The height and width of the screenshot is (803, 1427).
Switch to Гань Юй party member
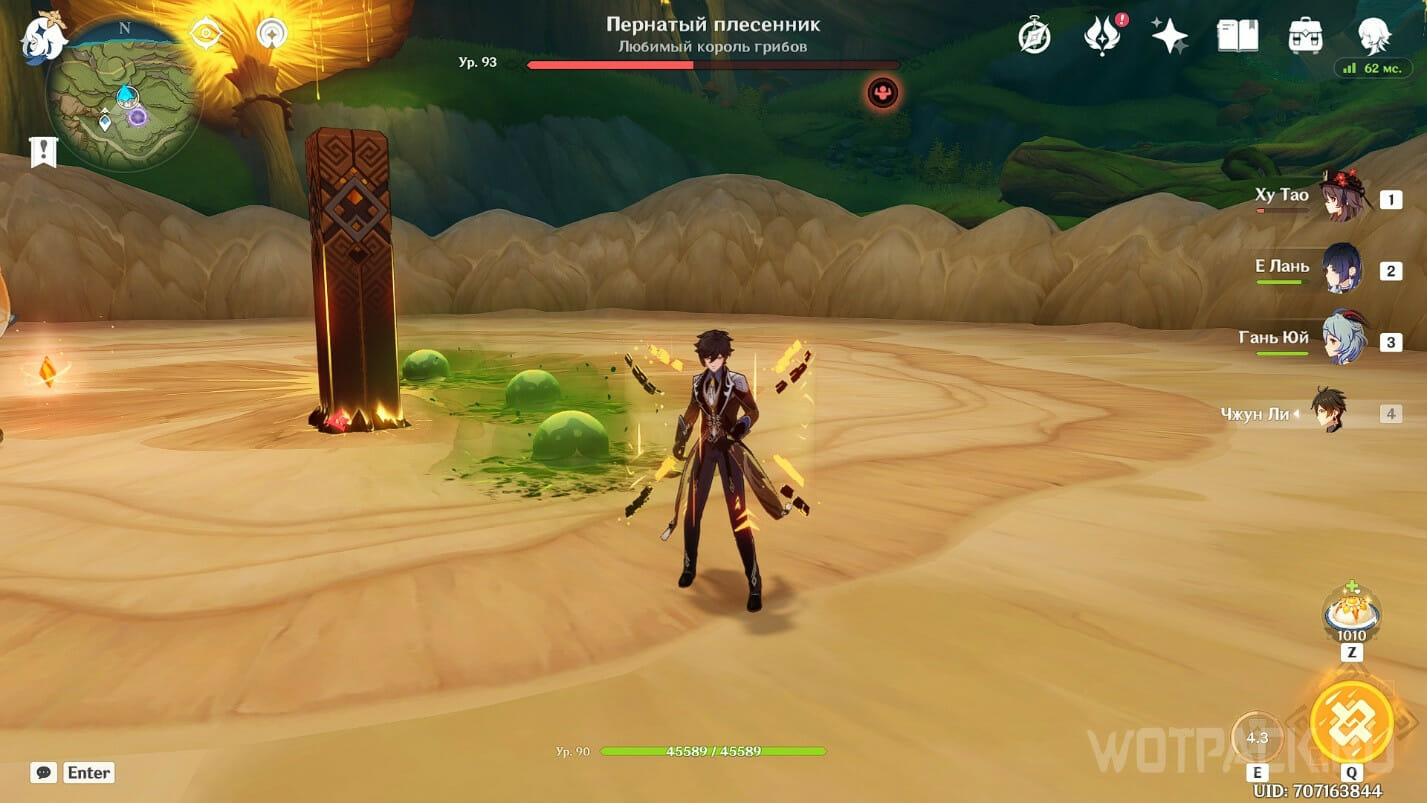click(x=1342, y=340)
